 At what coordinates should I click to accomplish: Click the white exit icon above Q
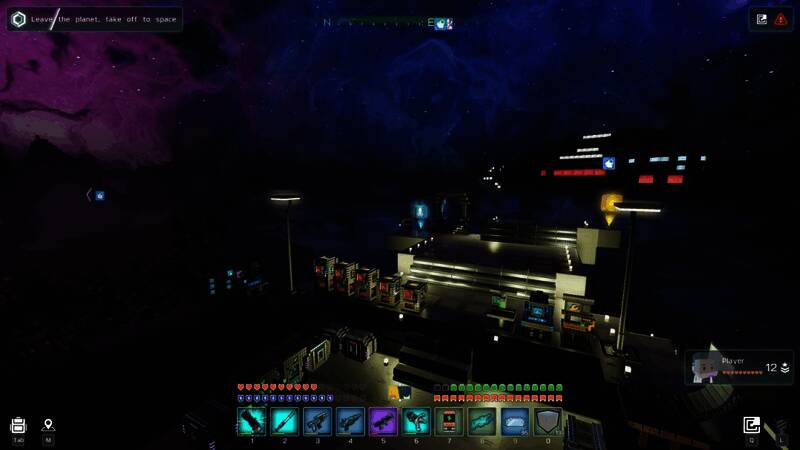752,425
